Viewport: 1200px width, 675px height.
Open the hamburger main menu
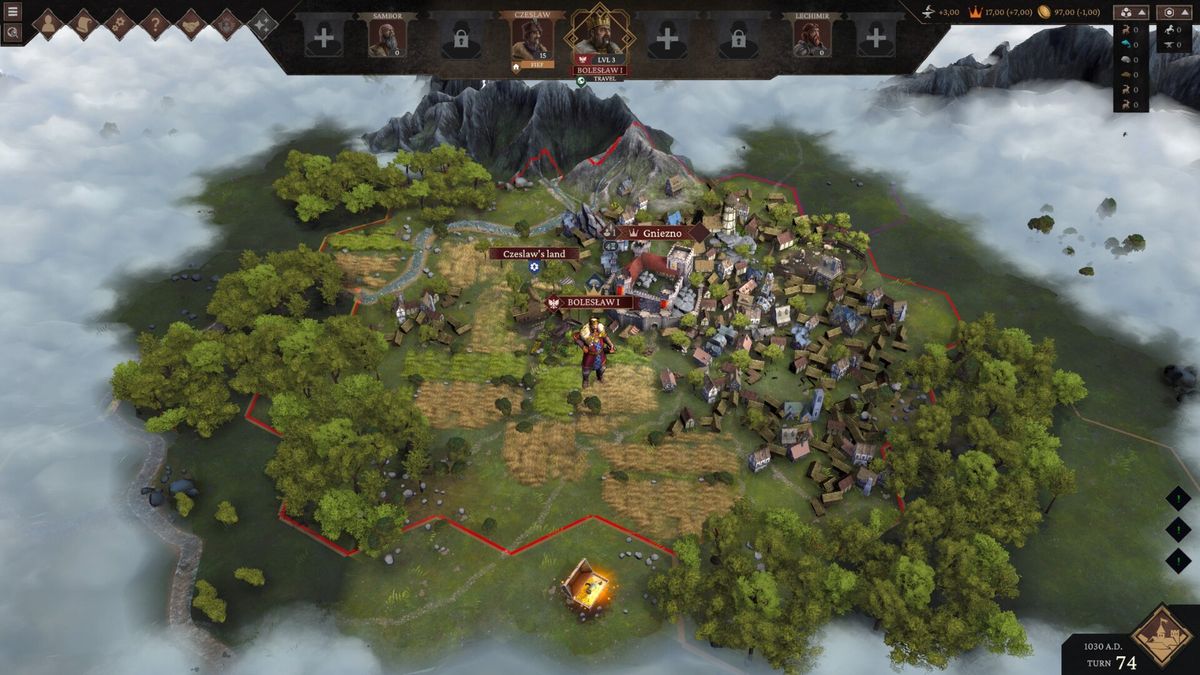(x=13, y=11)
